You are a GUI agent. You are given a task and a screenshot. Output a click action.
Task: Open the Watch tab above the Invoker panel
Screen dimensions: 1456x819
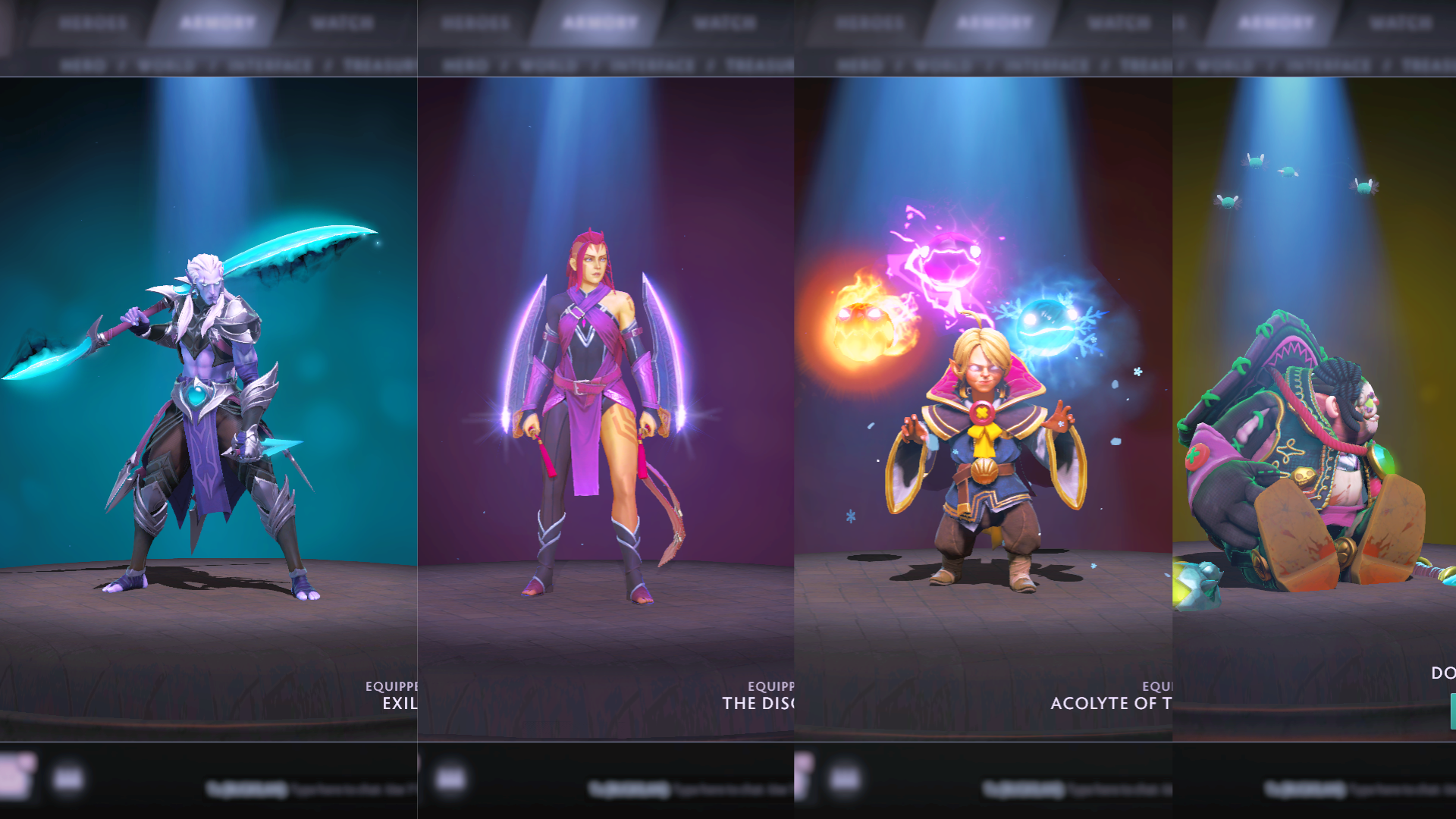(1119, 24)
